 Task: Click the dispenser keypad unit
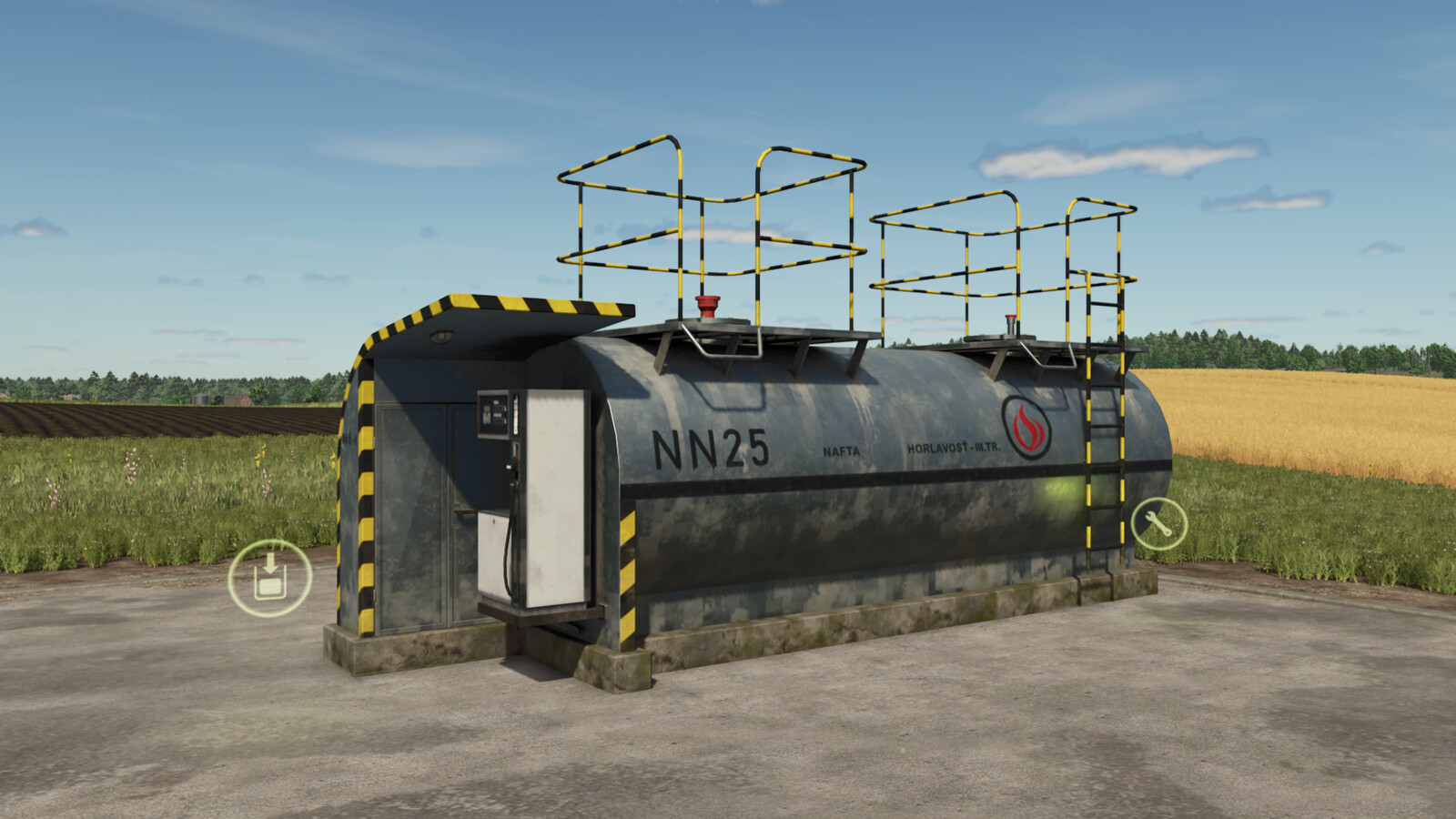pyautogui.click(x=491, y=420)
